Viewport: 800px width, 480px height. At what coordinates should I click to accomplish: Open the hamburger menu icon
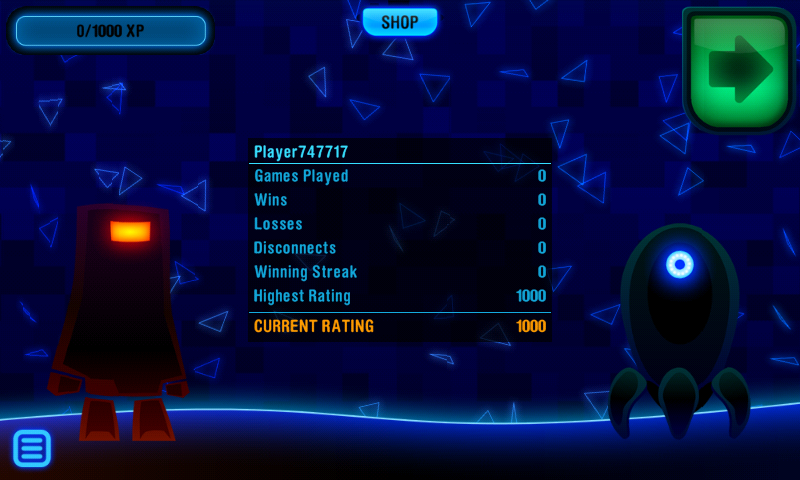point(32,448)
